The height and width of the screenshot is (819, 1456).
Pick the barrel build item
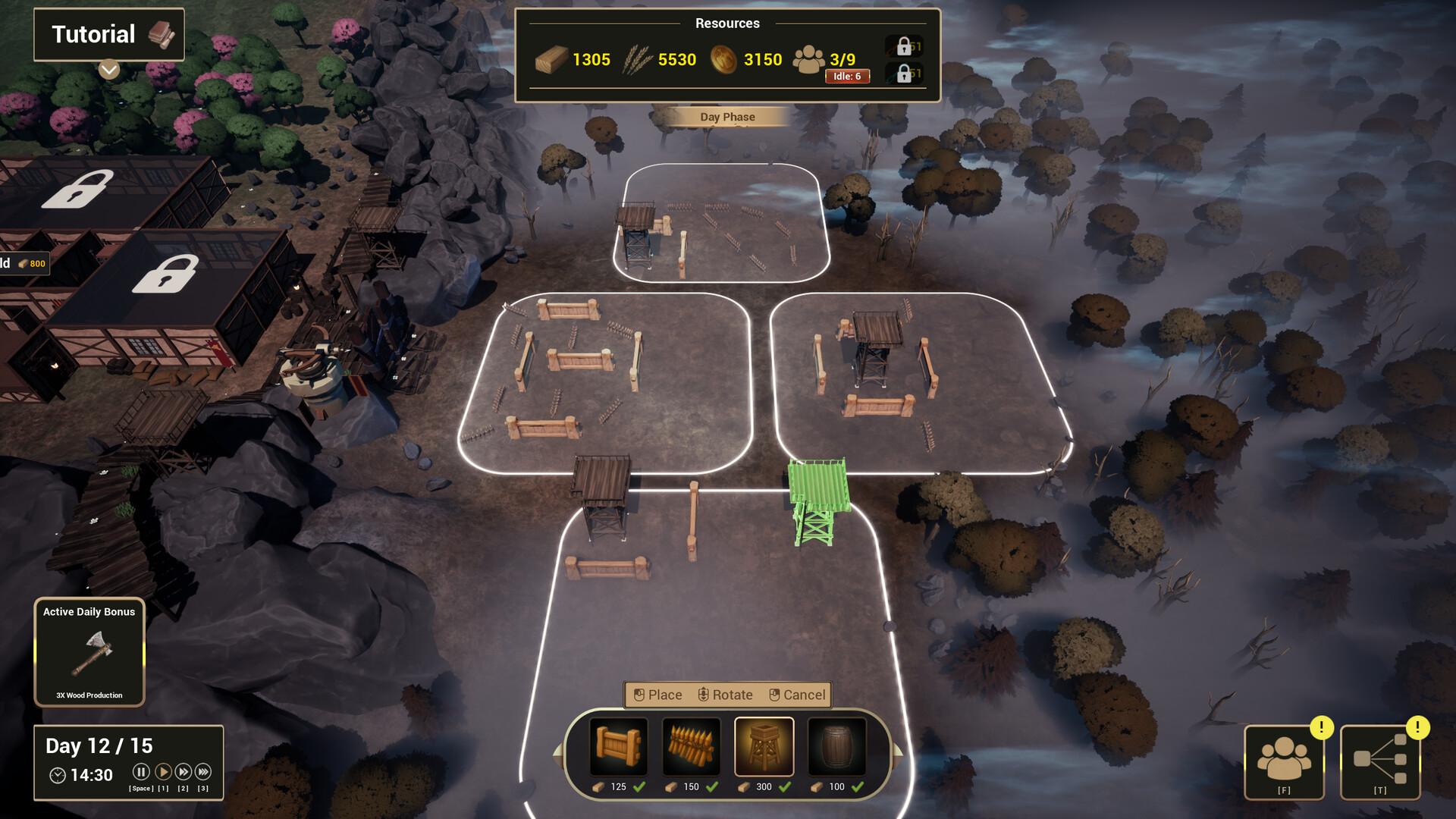836,747
